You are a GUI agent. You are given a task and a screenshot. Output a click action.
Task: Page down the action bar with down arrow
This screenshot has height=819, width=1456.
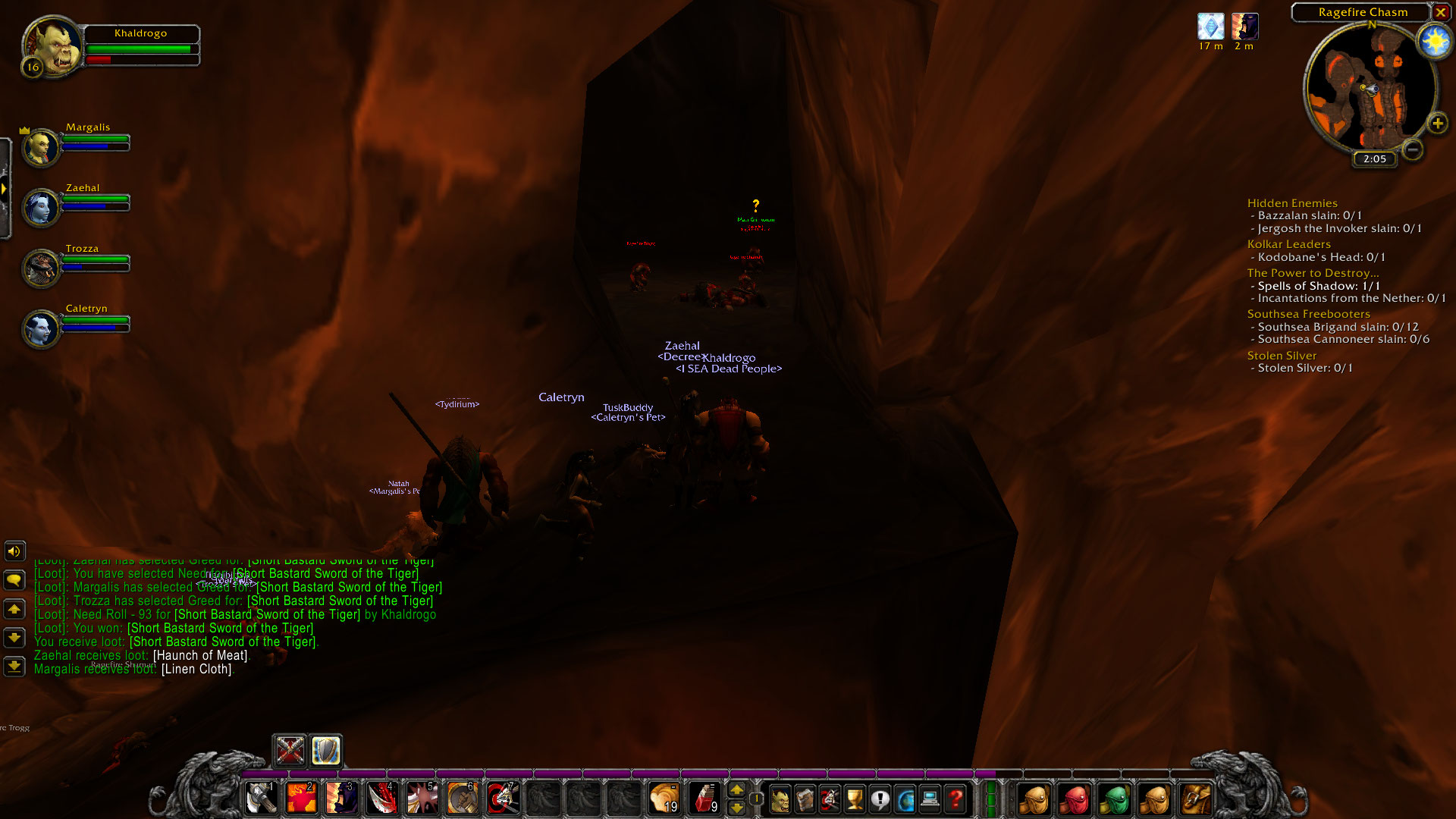(x=737, y=808)
